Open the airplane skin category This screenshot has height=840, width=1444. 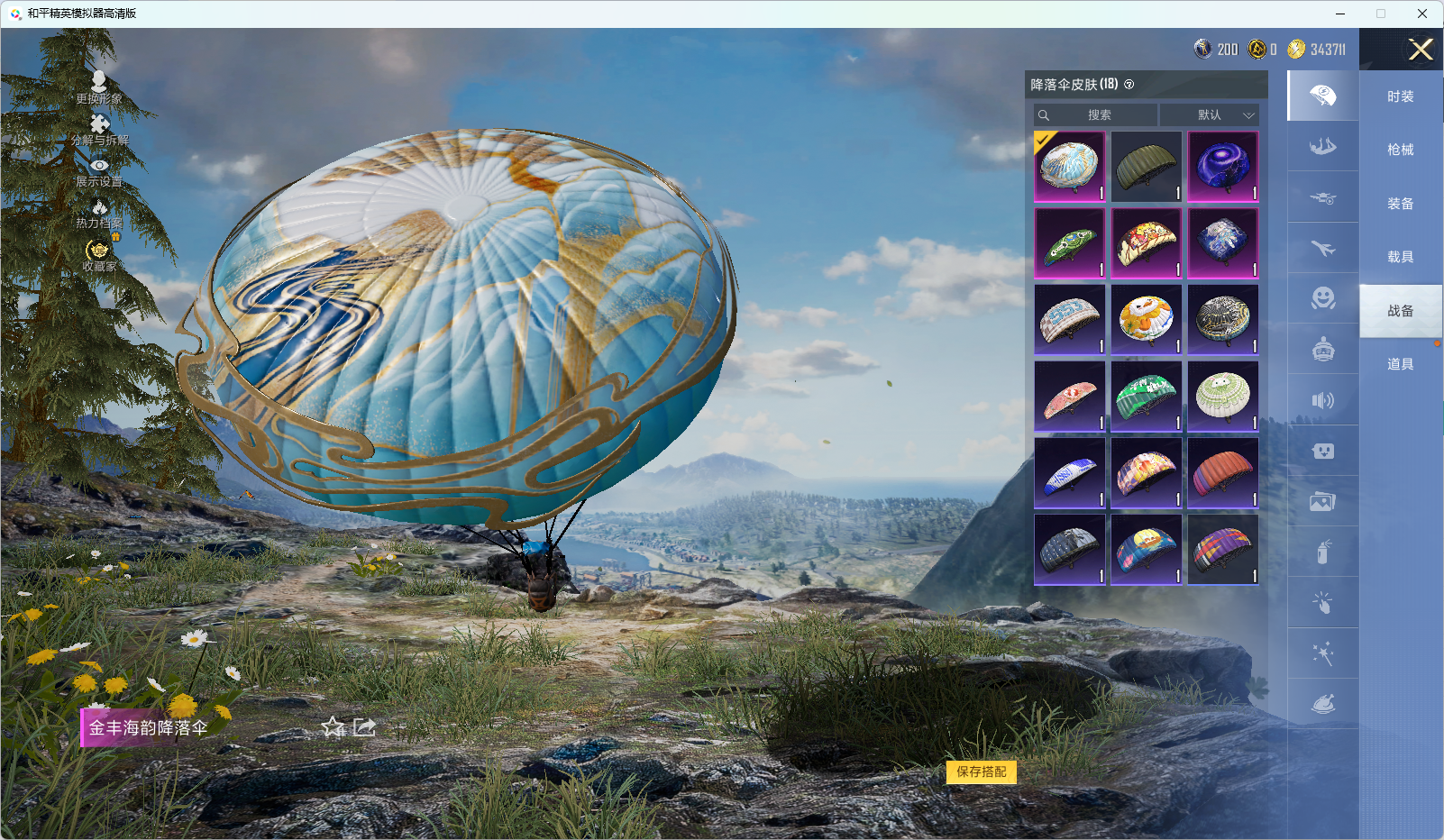(x=1322, y=248)
